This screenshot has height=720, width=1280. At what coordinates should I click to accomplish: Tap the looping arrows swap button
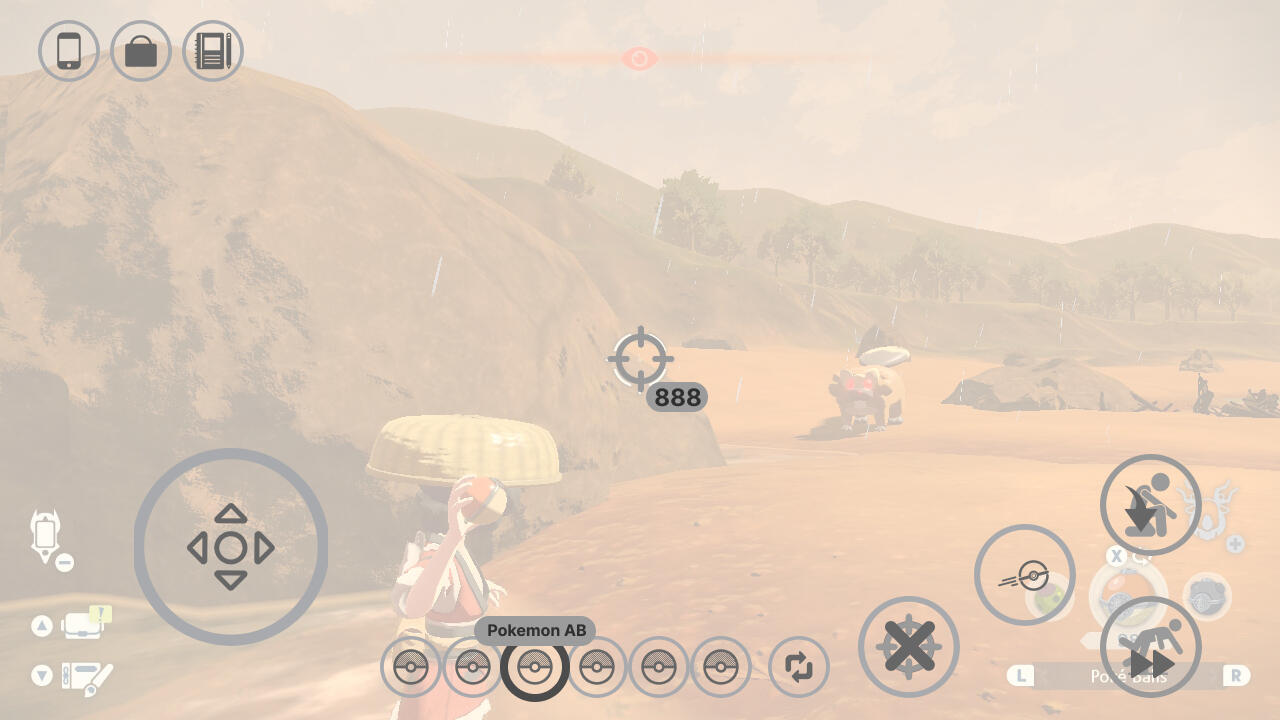(798, 666)
